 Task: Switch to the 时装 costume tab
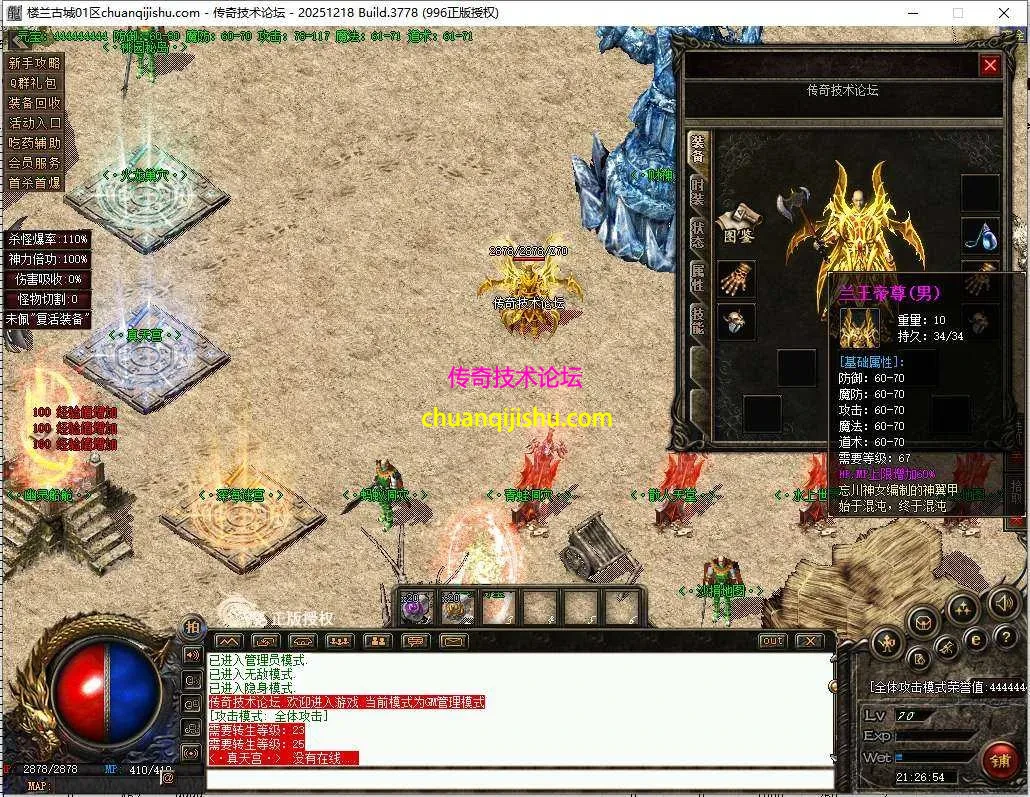pyautogui.click(x=697, y=193)
